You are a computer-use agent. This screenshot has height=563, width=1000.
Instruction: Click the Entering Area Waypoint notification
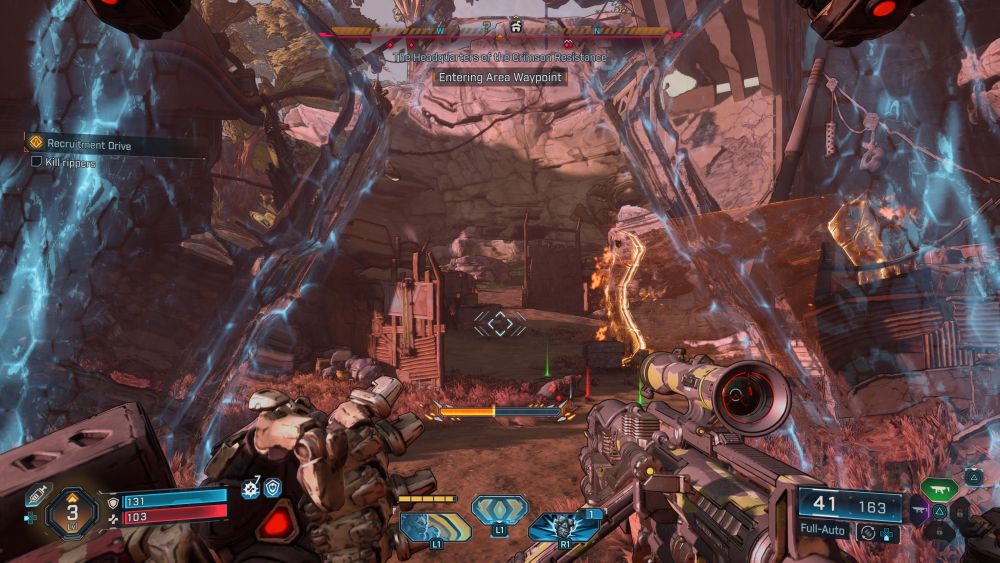(501, 77)
